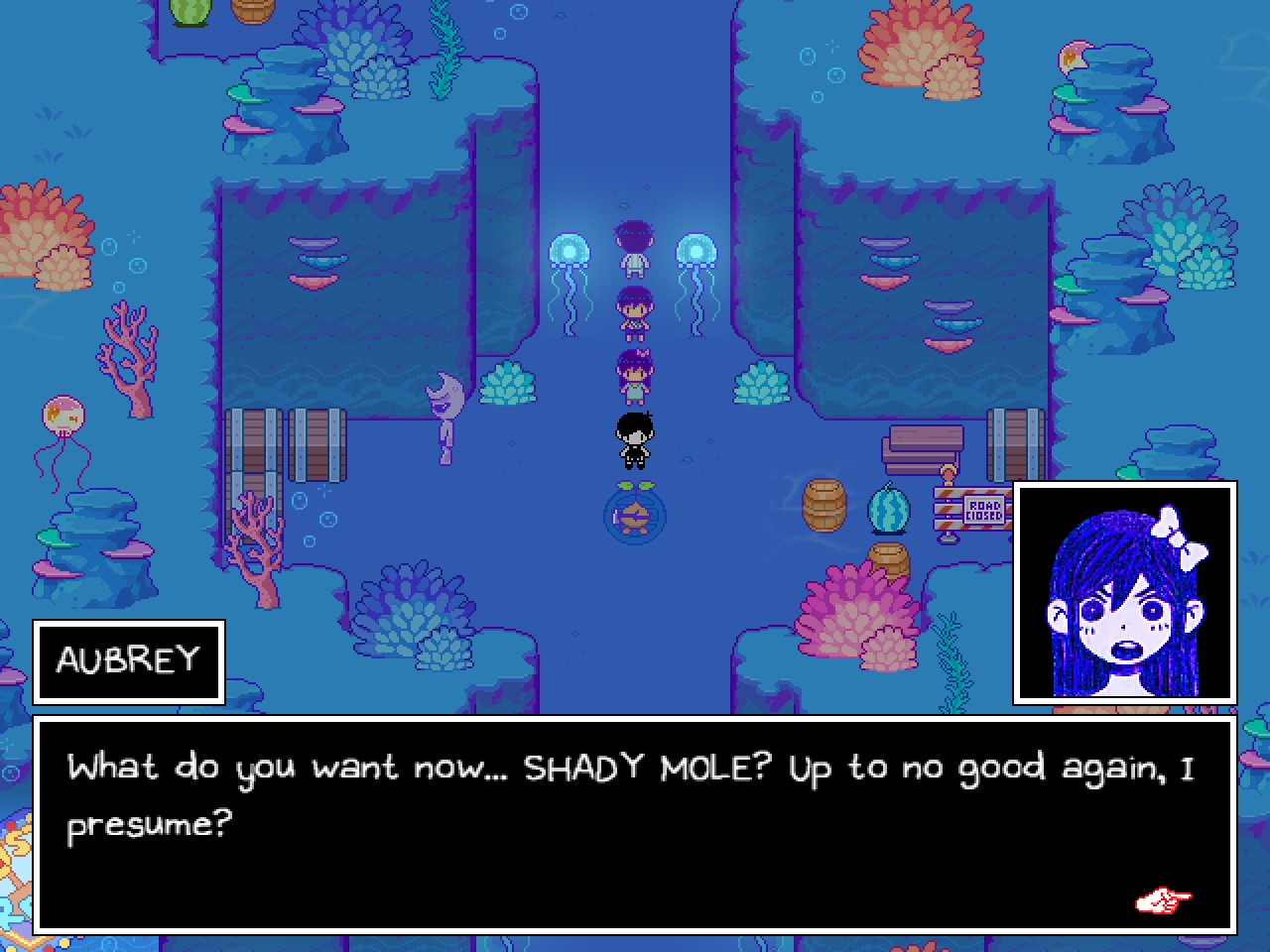Open the dialogue text window

click(635, 823)
